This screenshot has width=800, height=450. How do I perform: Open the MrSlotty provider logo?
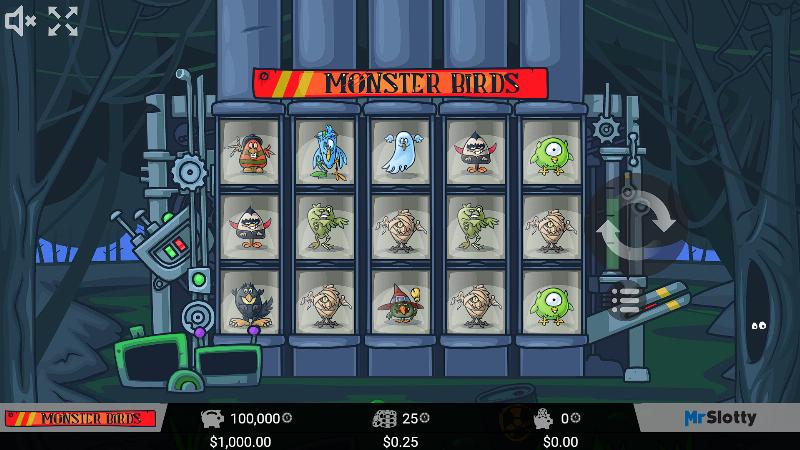tap(720, 418)
